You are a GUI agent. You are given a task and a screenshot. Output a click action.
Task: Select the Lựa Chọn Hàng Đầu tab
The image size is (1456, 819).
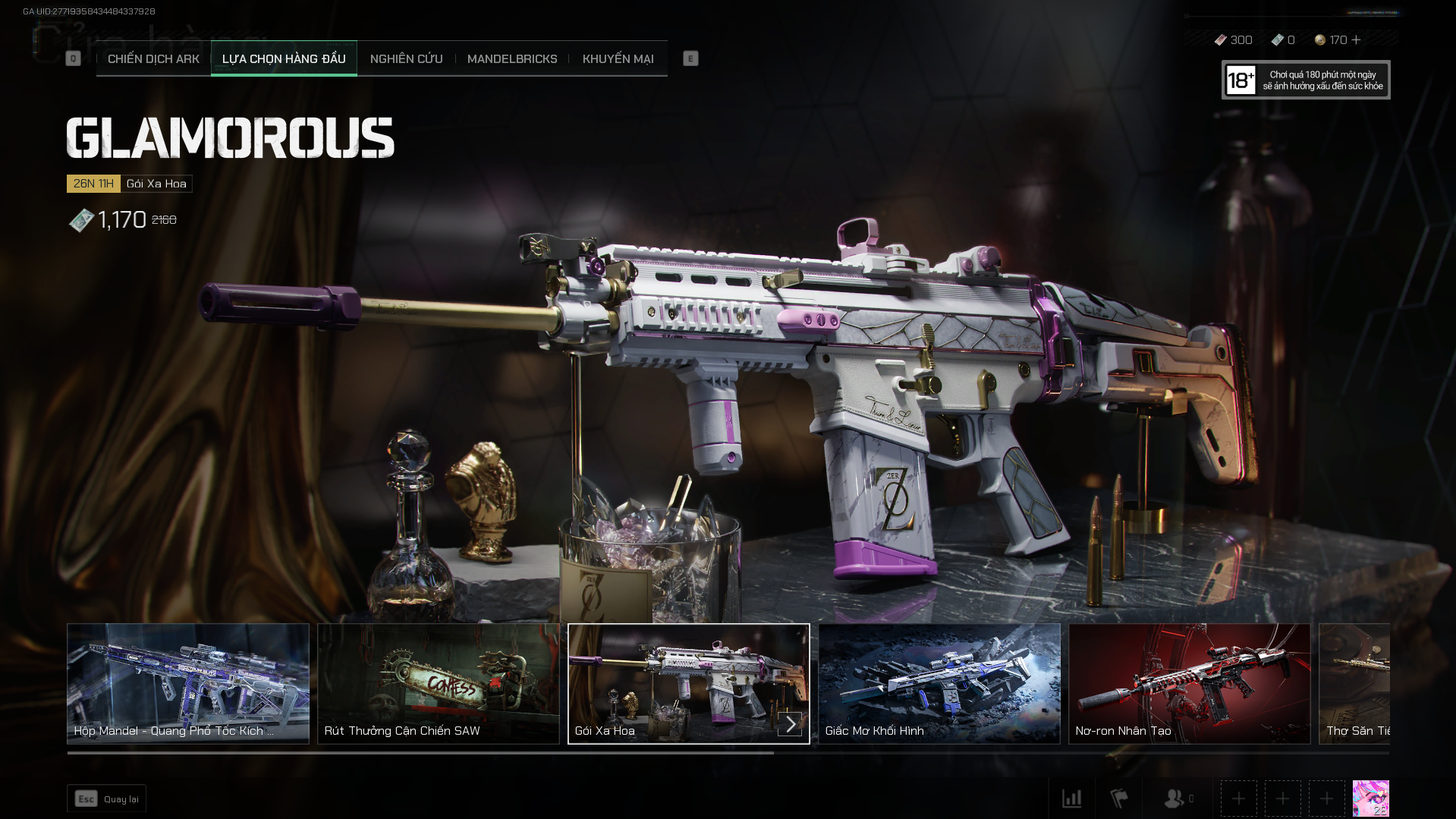(284, 58)
